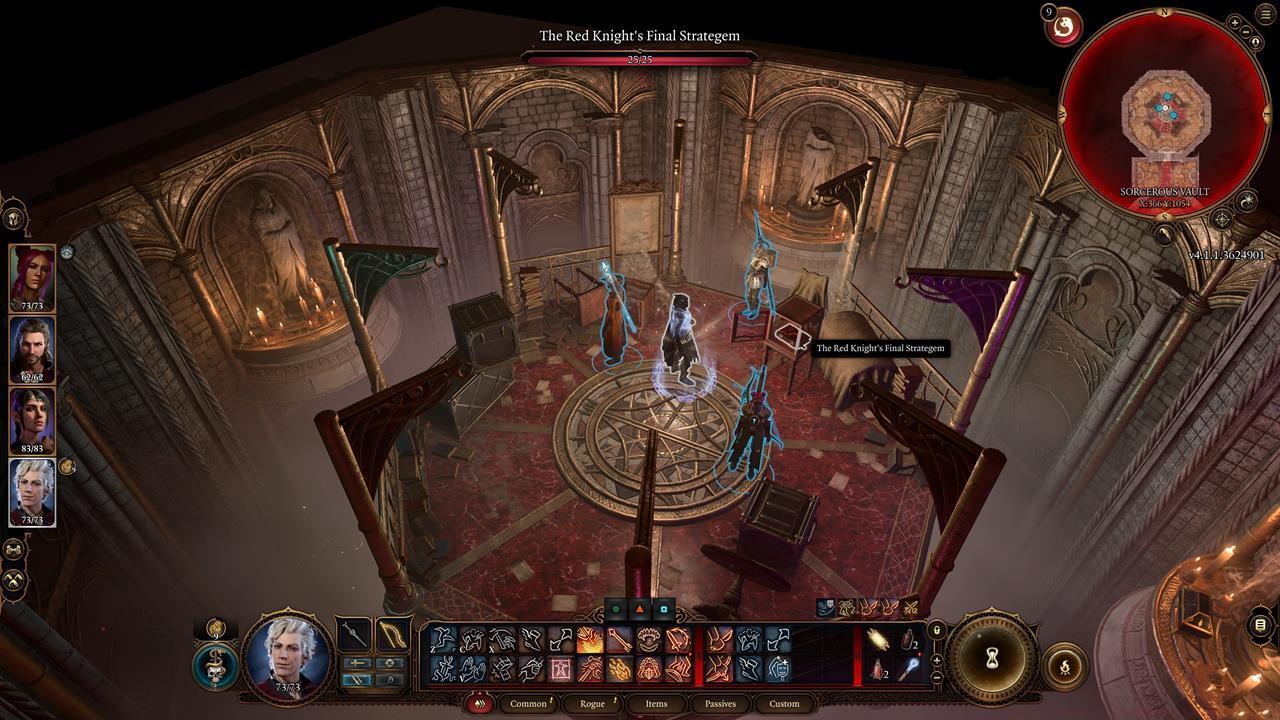Click the scroll item in the item slots
The height and width of the screenshot is (720, 1280).
click(x=879, y=639)
